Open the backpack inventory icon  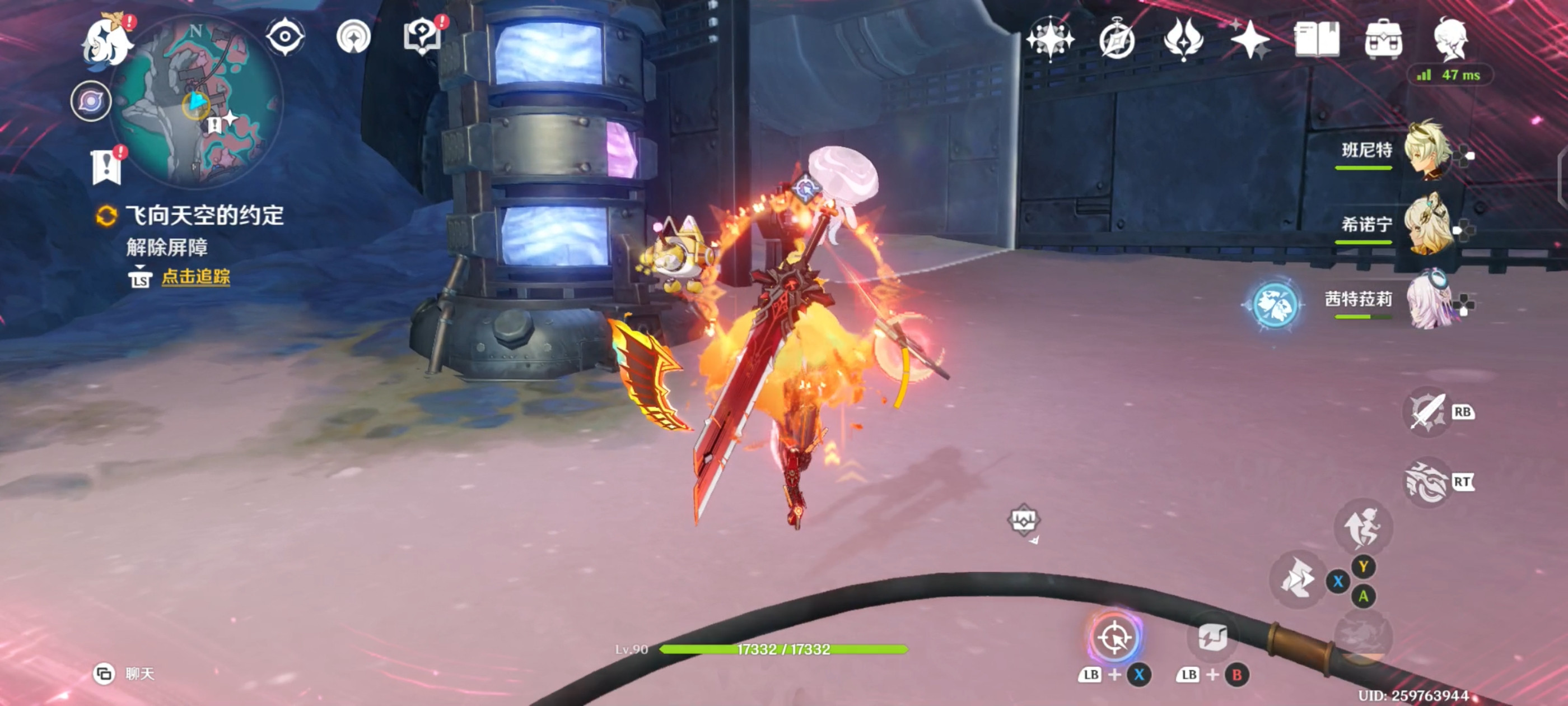(x=1383, y=40)
